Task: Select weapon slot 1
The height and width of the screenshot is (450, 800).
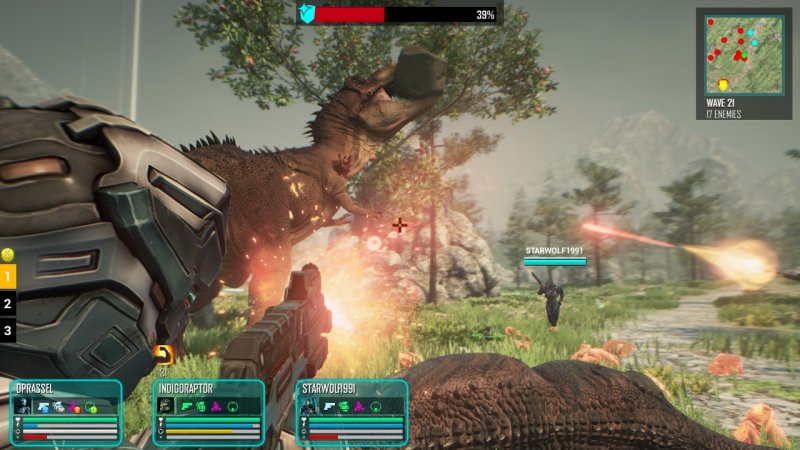Action: (x=8, y=275)
